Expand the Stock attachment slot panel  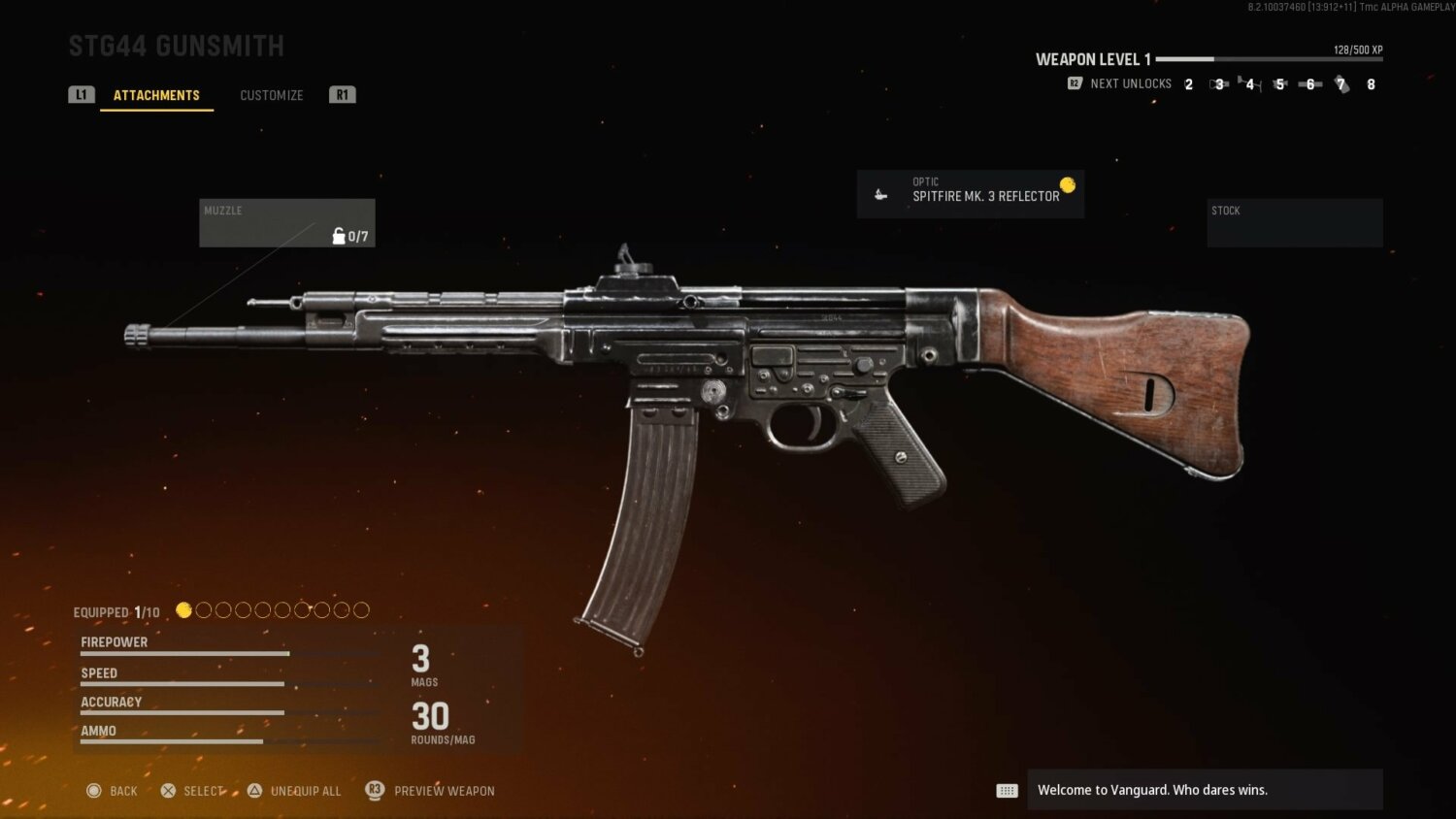coord(1295,222)
